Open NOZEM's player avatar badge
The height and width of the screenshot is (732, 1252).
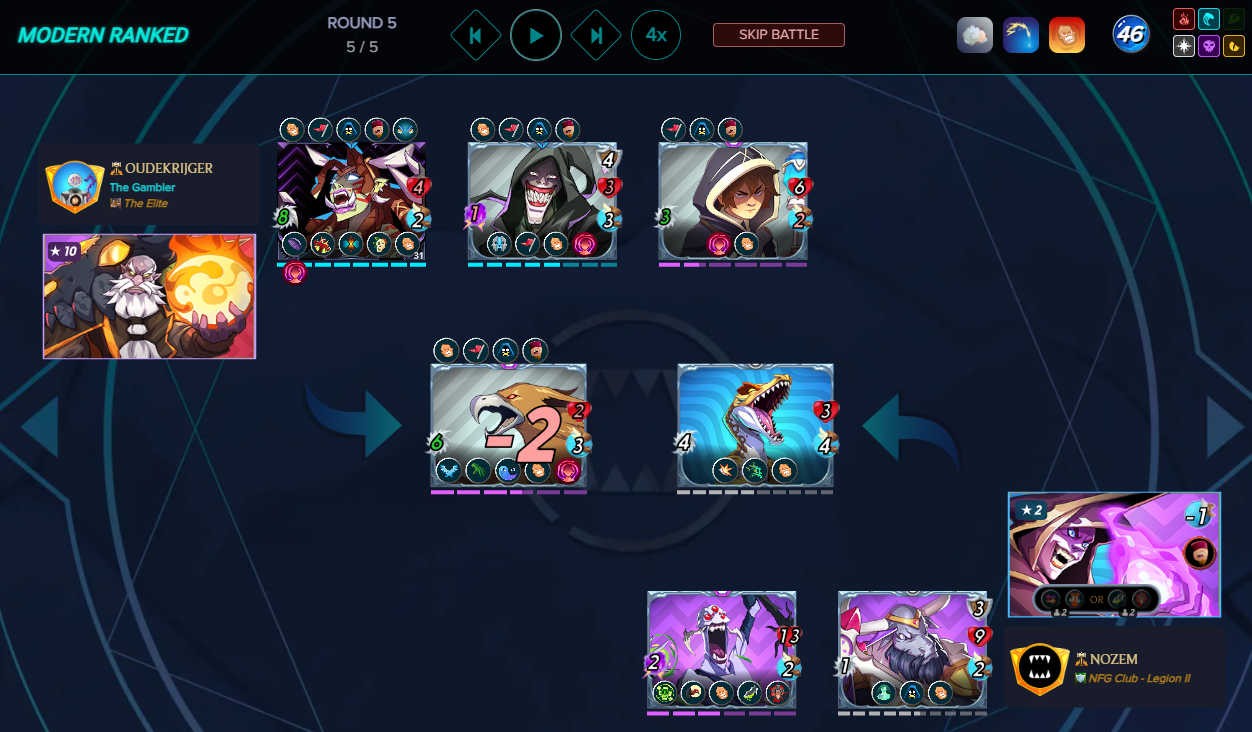pos(1040,669)
